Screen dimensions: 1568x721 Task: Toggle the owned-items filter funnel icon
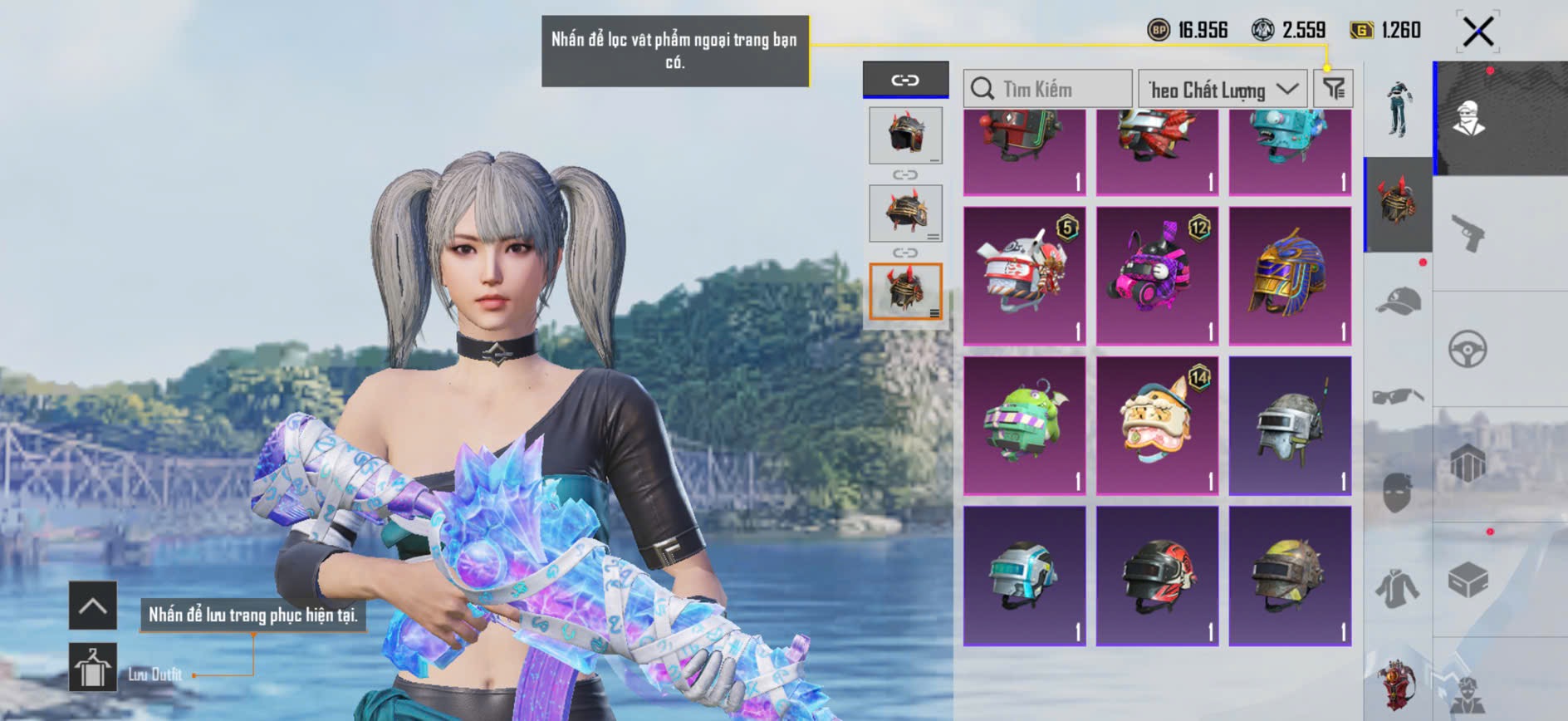point(1334,88)
